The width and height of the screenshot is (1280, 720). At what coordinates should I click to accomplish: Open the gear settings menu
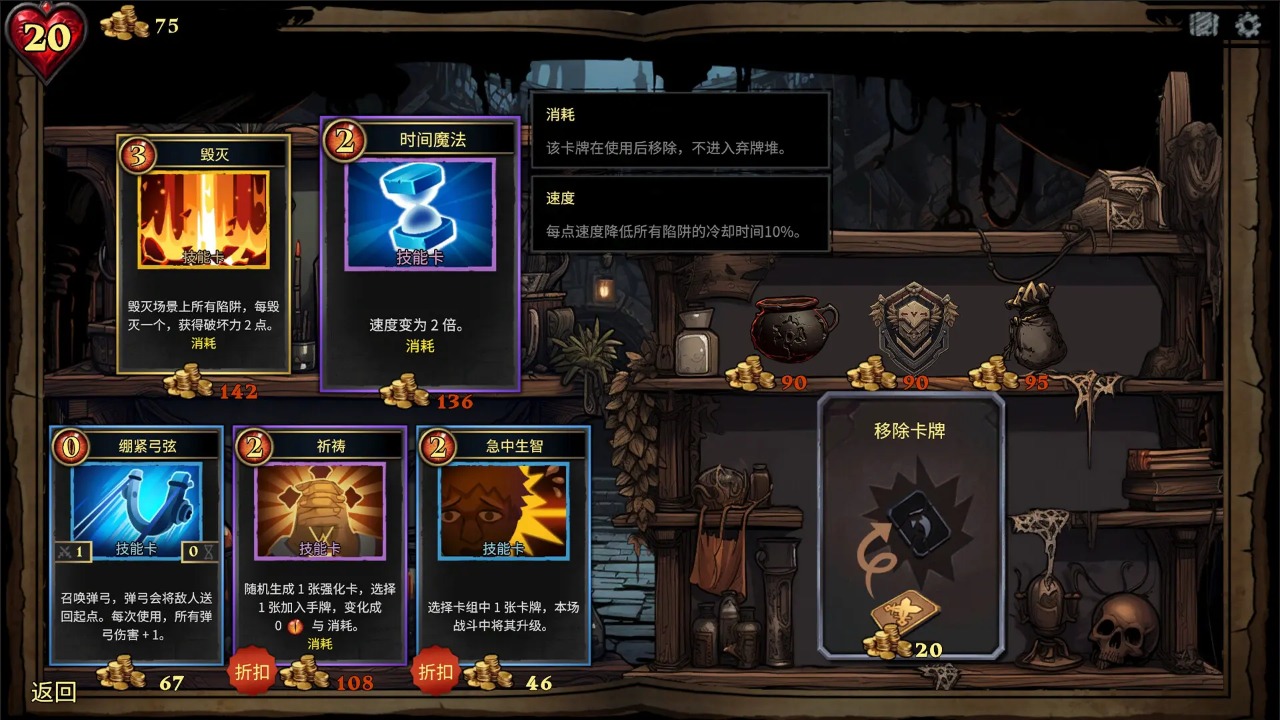[1248, 25]
